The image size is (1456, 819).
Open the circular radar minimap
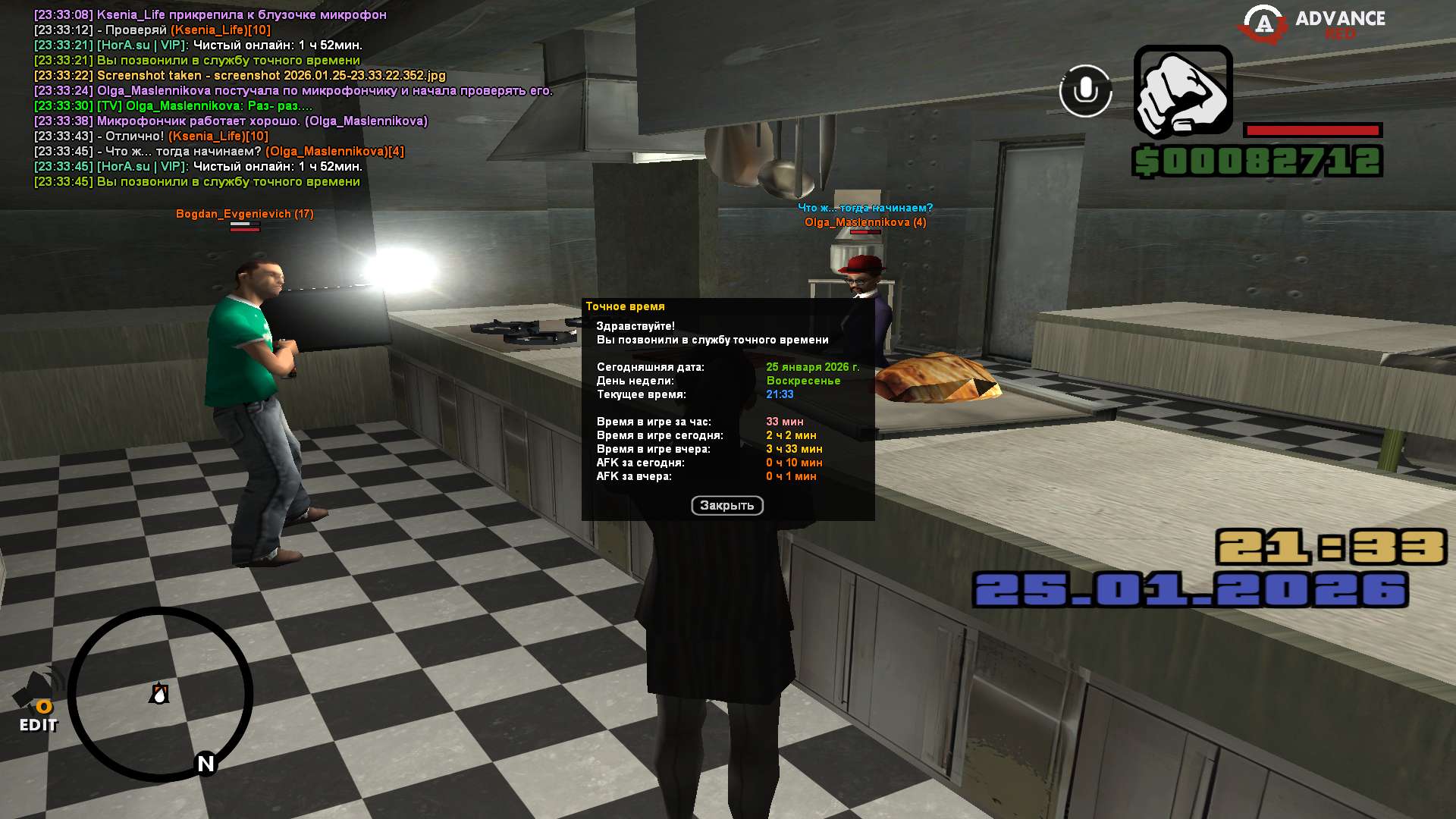160,694
